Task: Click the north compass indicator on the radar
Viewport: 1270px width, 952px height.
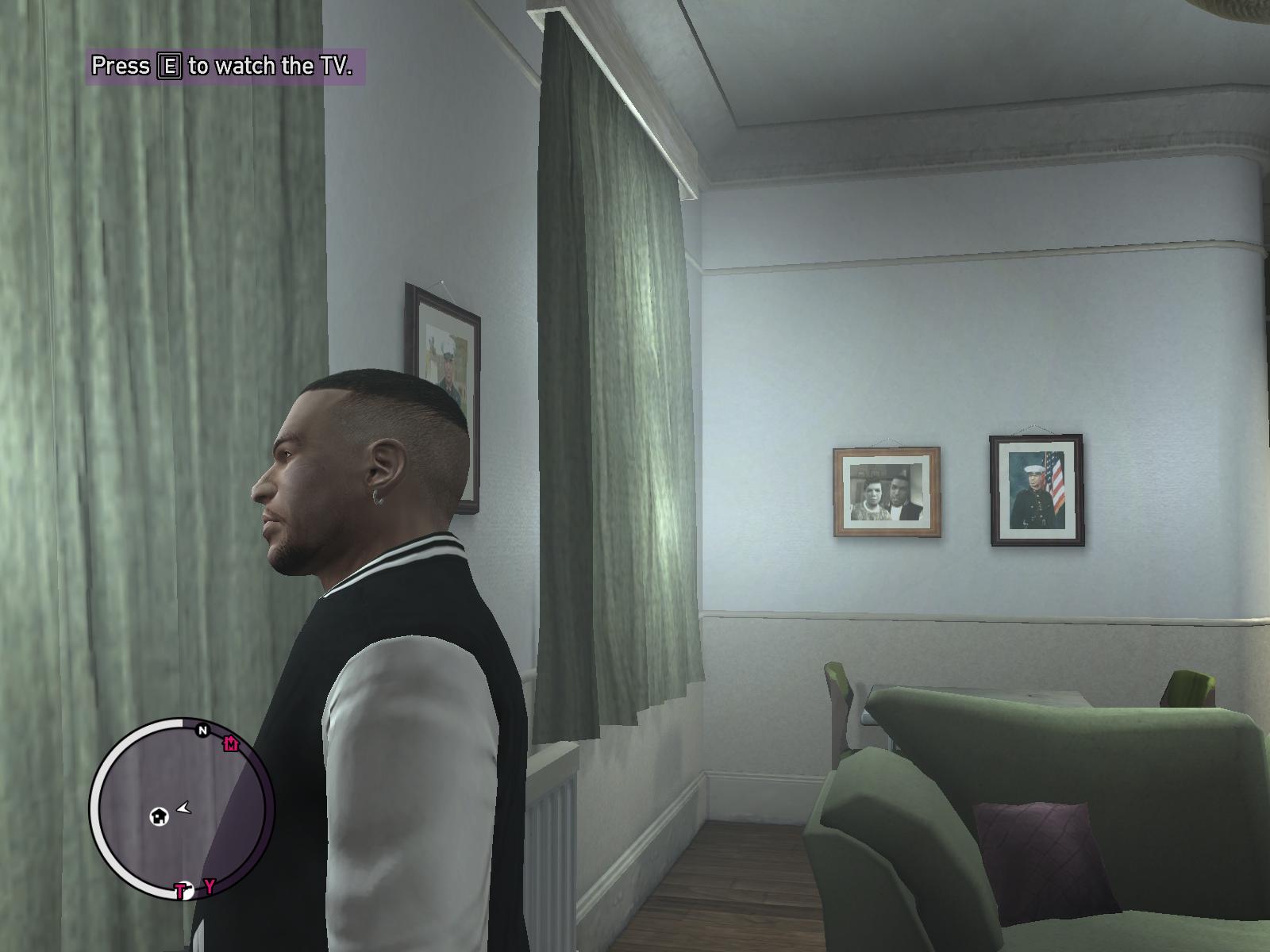Action: point(202,730)
